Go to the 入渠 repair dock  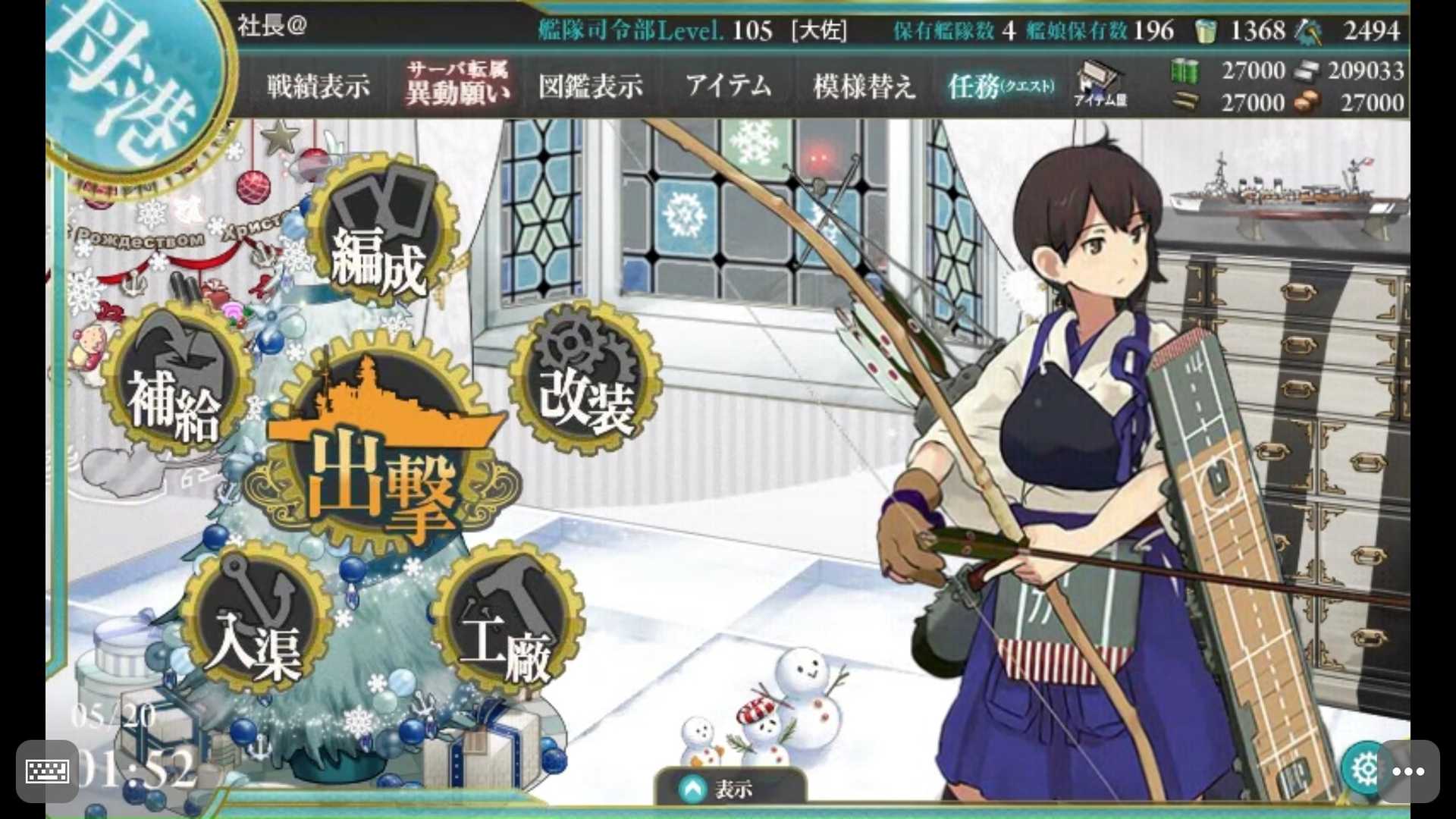256,623
